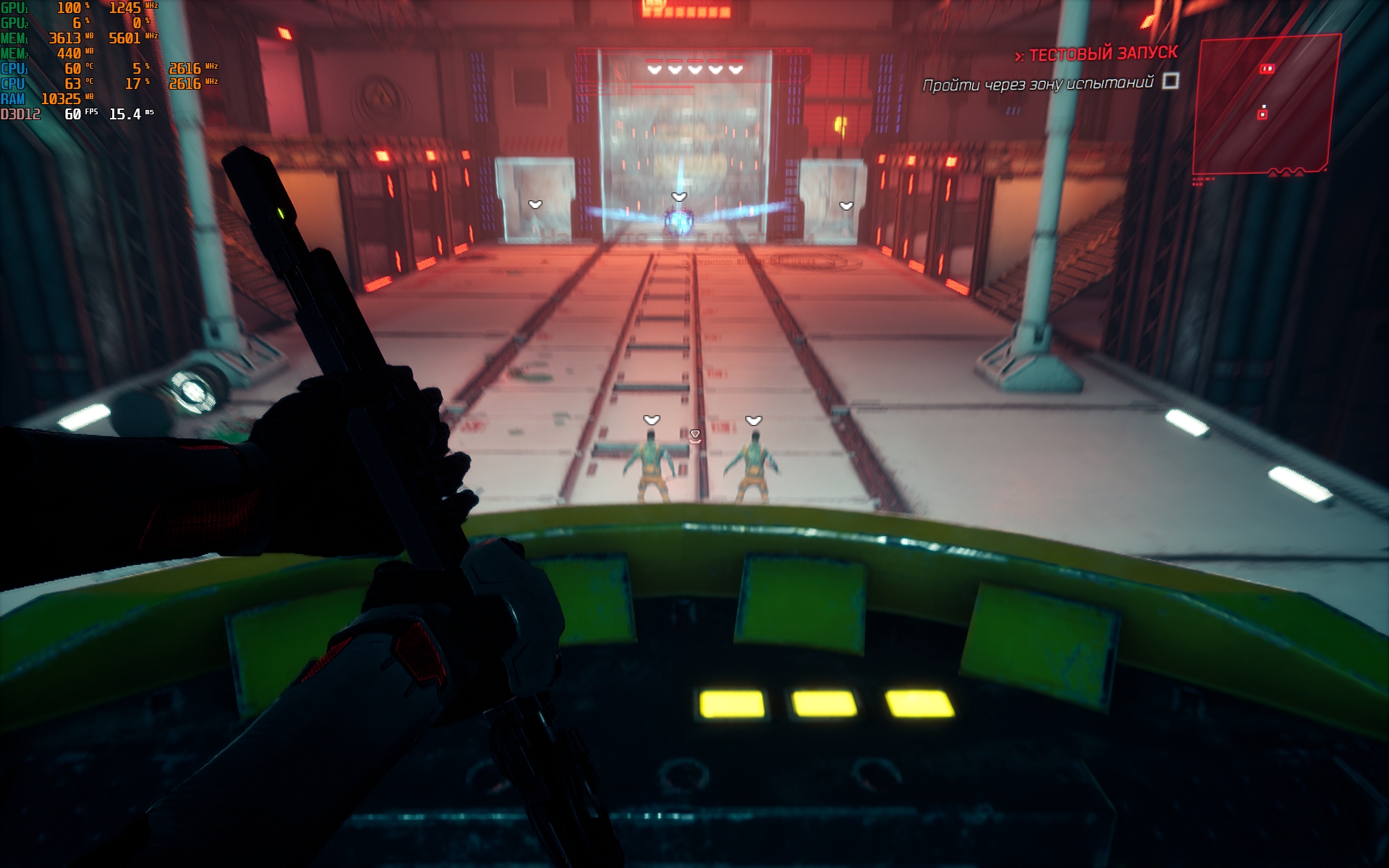
Task: Click the red minimap panel
Action: (1265, 105)
